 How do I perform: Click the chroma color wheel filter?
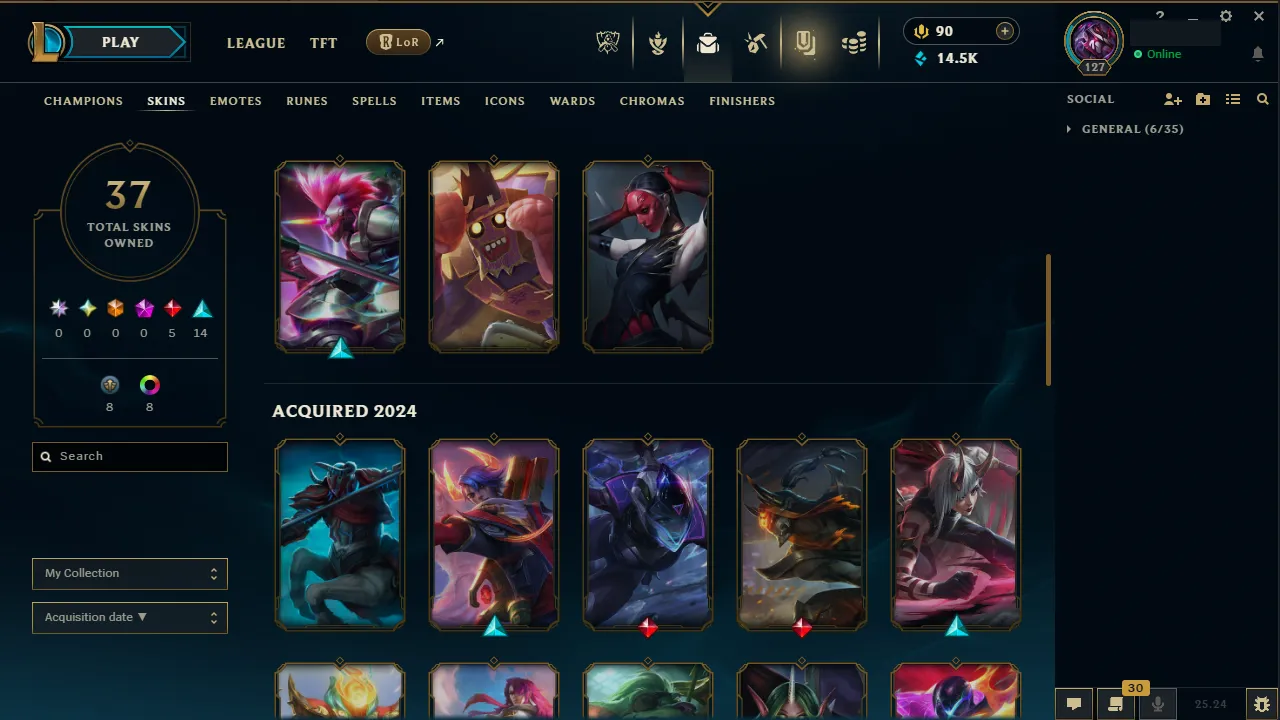coord(149,384)
